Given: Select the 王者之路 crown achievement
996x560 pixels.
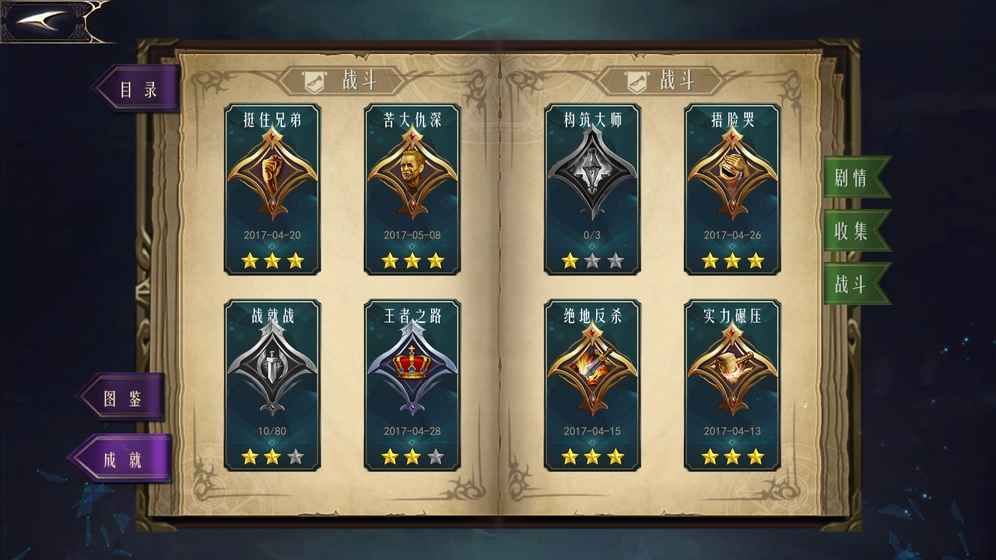Looking at the screenshot, I should [x=412, y=385].
